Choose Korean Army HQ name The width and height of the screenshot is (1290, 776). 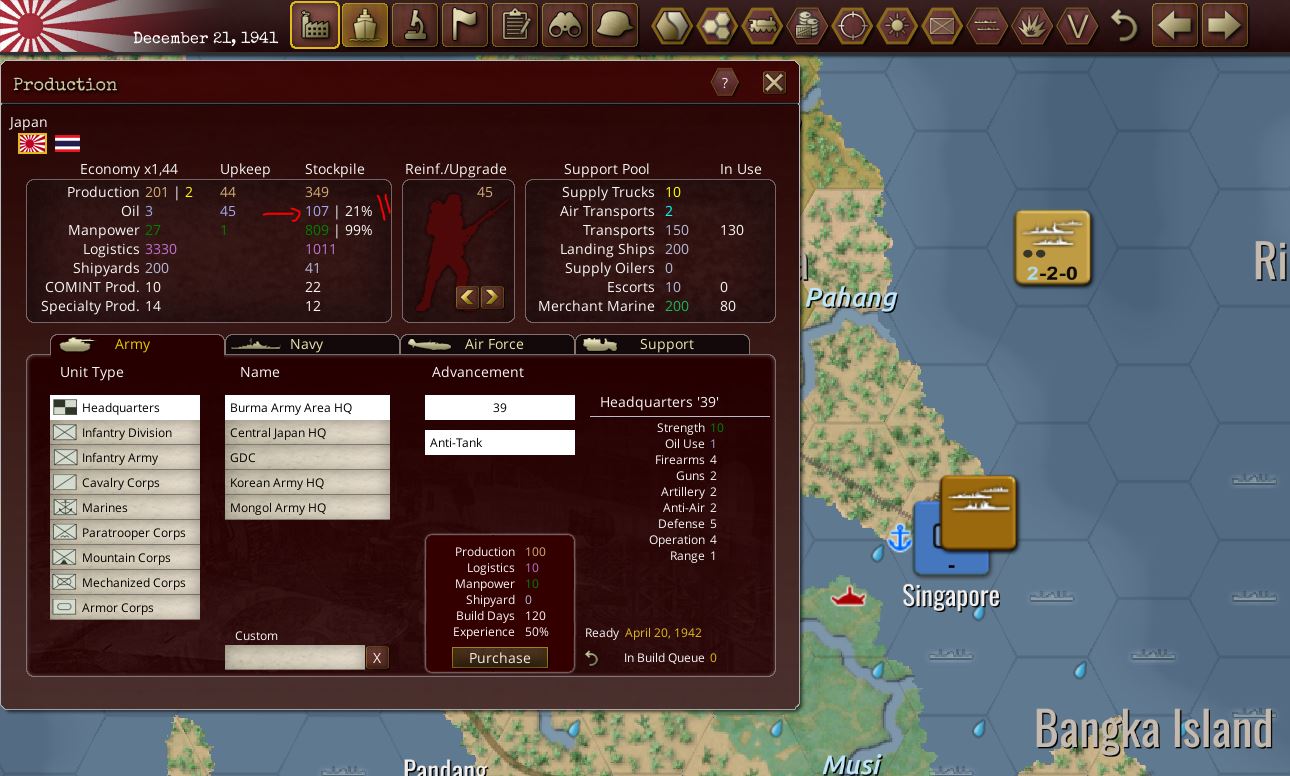(x=307, y=483)
